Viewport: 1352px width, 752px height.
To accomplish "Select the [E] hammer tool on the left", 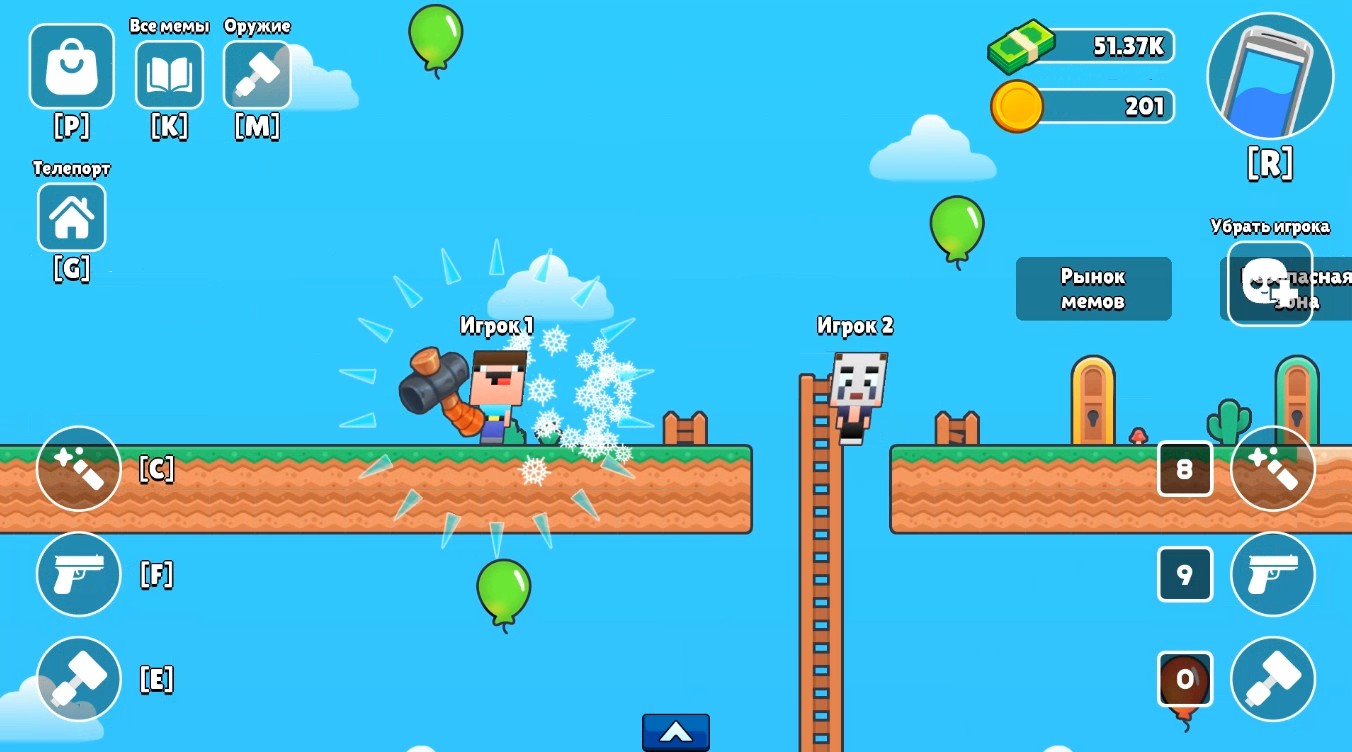I will tap(78, 679).
